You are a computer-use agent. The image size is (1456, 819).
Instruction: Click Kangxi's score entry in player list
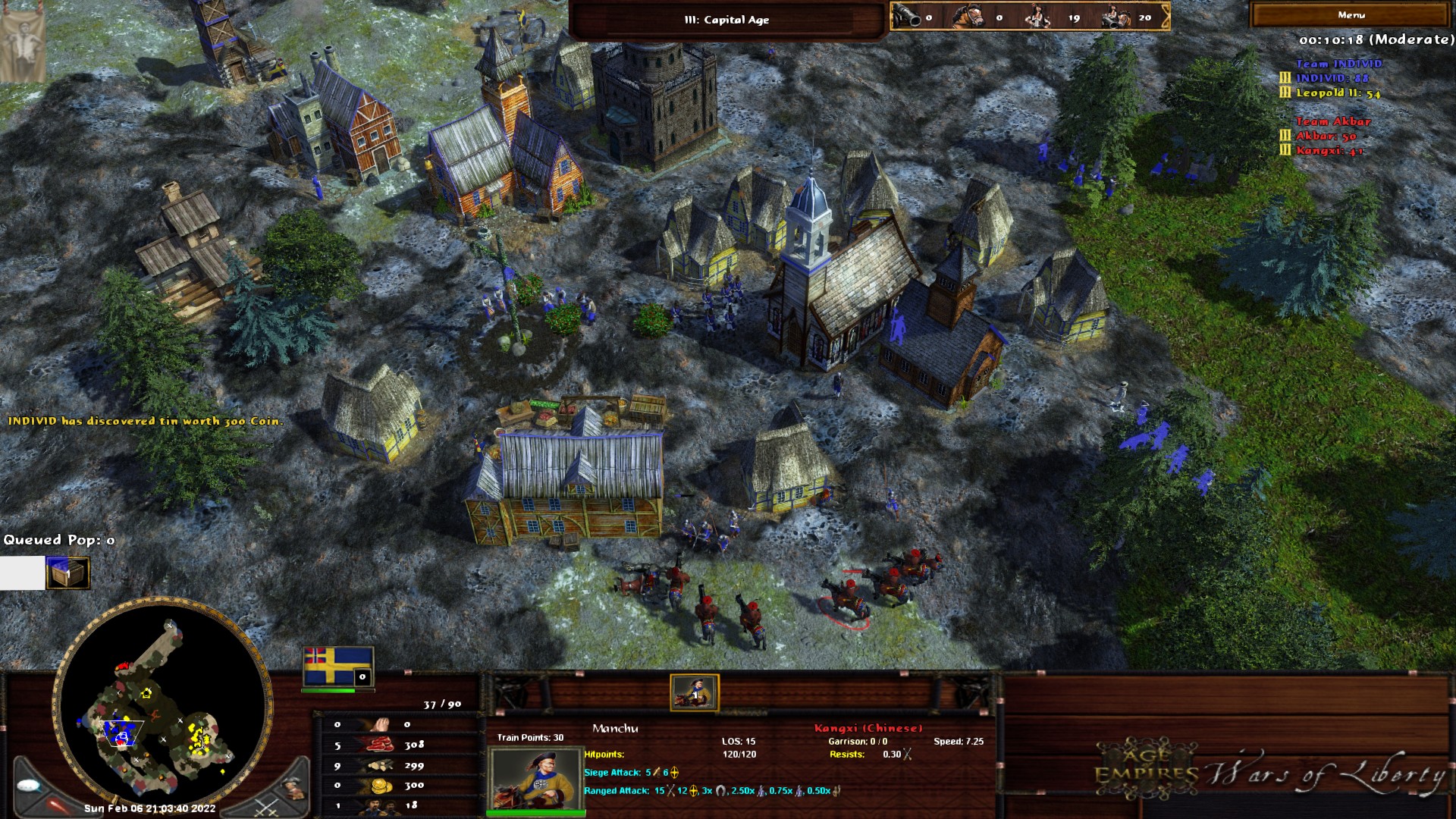click(1329, 150)
